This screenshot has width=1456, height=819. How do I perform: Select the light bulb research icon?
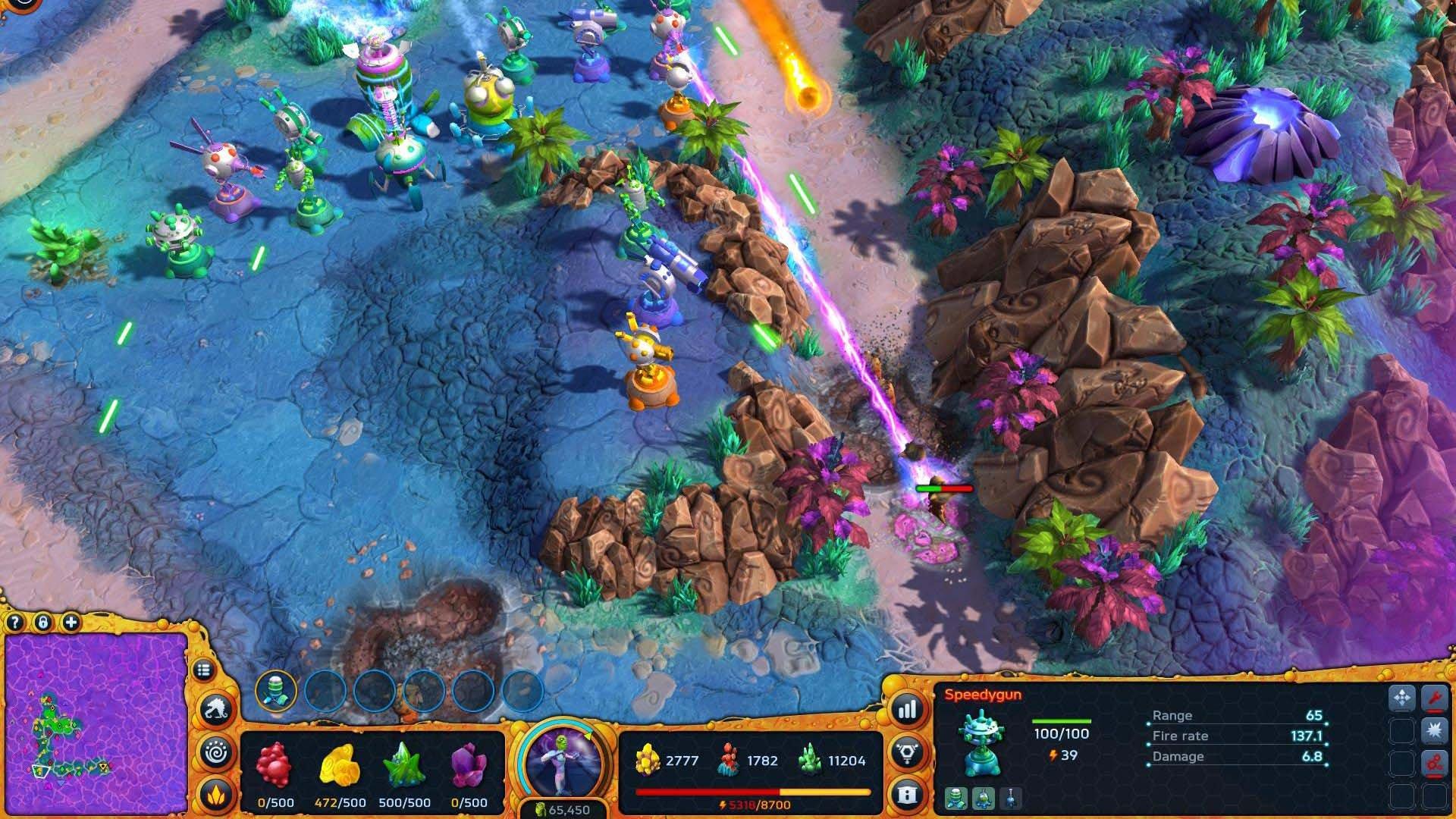point(907,753)
